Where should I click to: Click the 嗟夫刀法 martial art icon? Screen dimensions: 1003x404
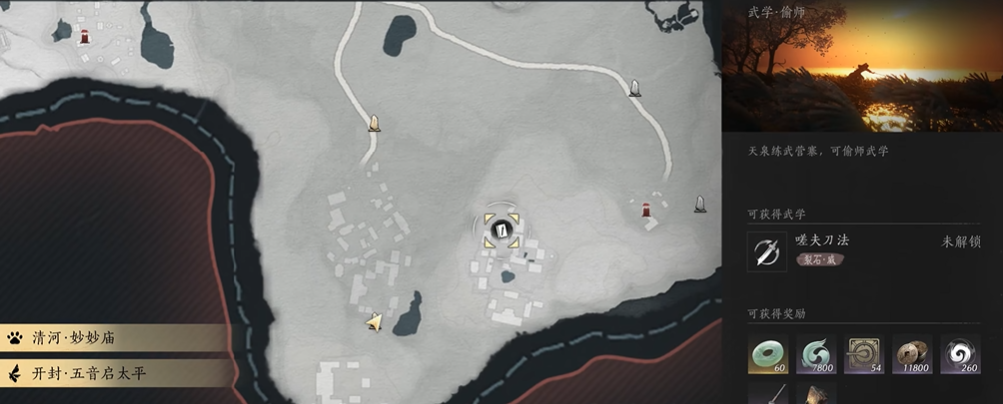[767, 251]
